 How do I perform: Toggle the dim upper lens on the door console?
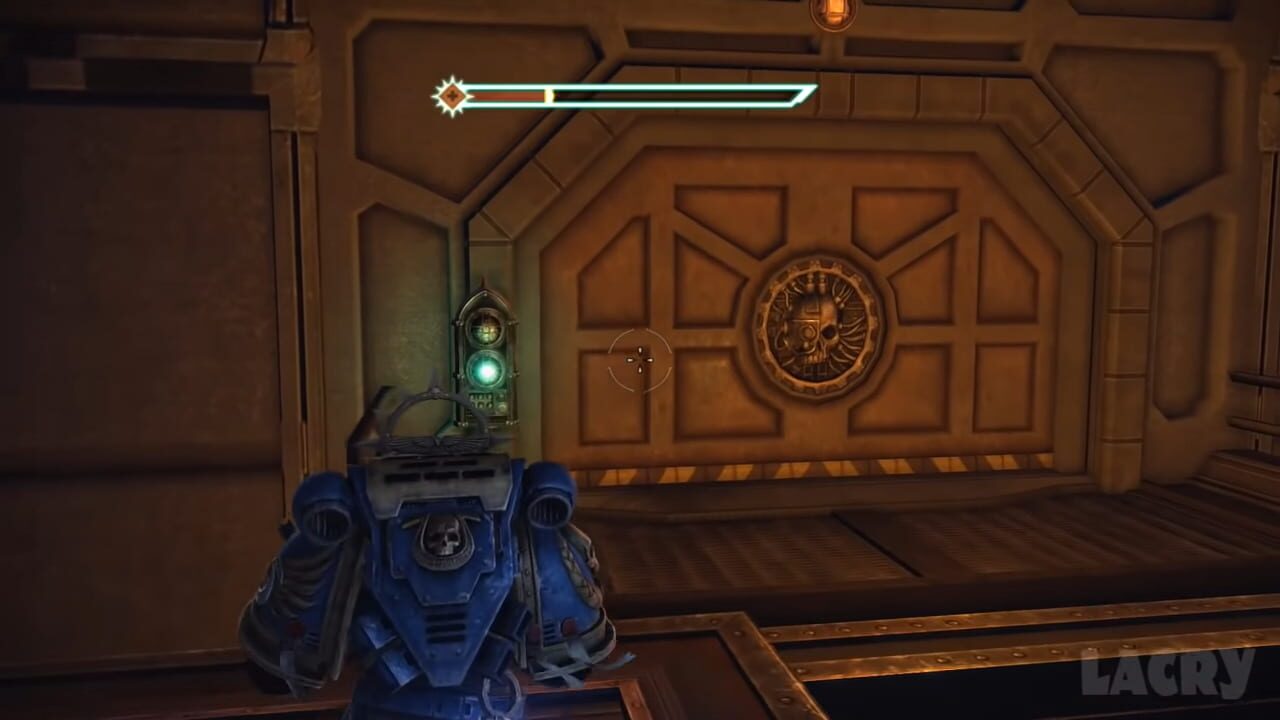[x=487, y=330]
